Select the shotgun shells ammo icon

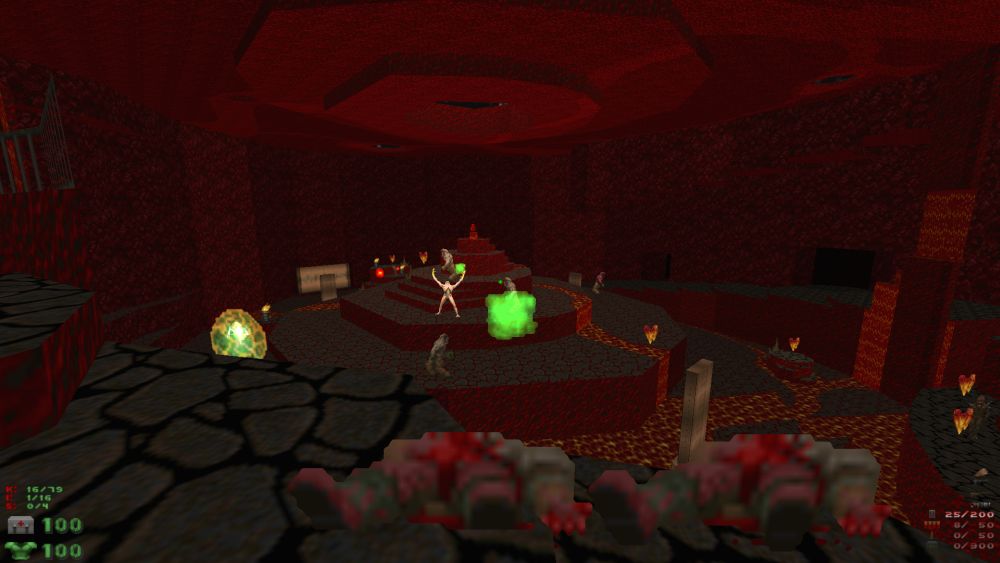[933, 525]
